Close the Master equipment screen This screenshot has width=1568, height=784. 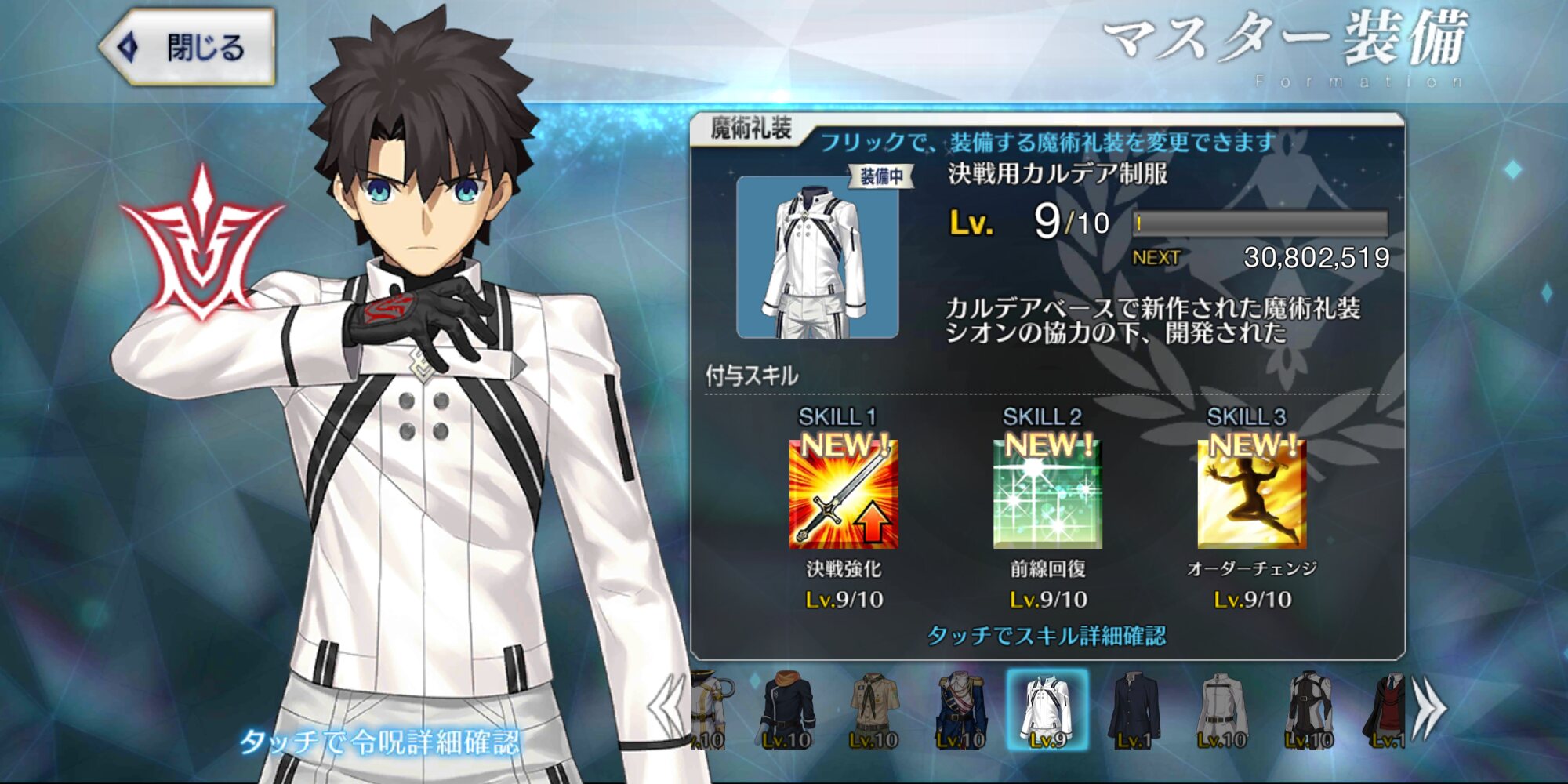[x=188, y=47]
